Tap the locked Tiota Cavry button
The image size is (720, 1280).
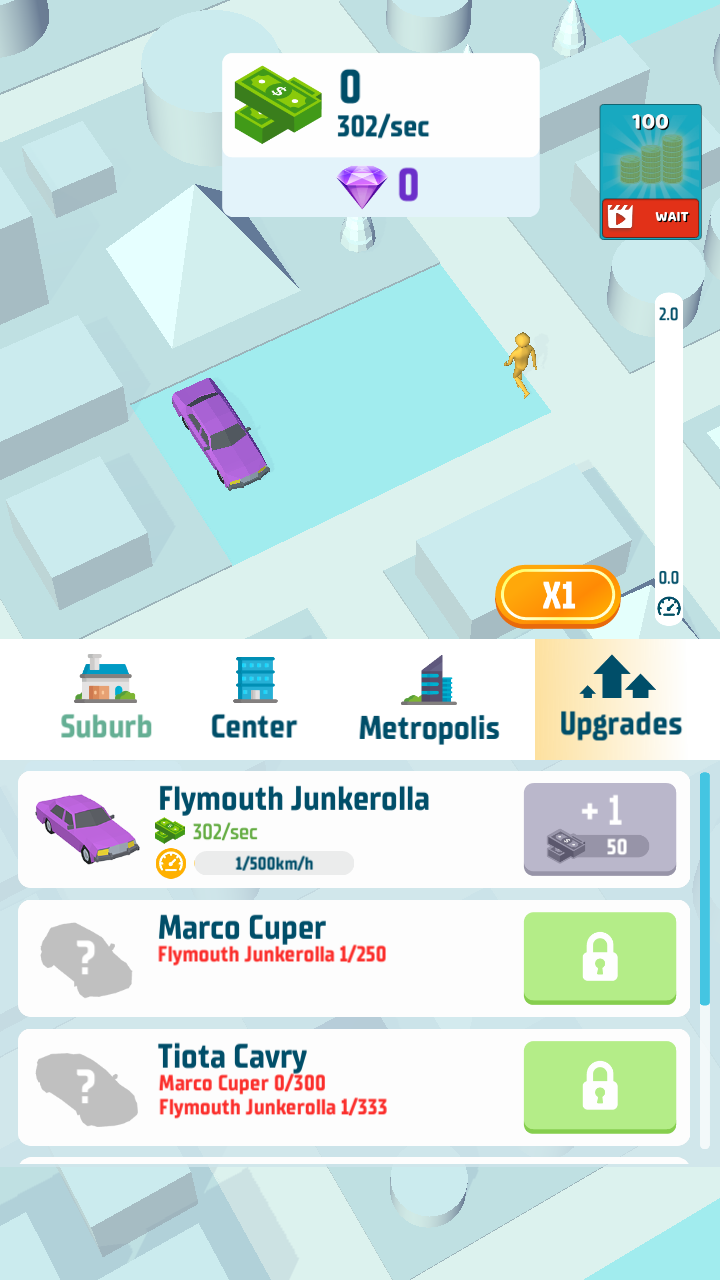(599, 1086)
